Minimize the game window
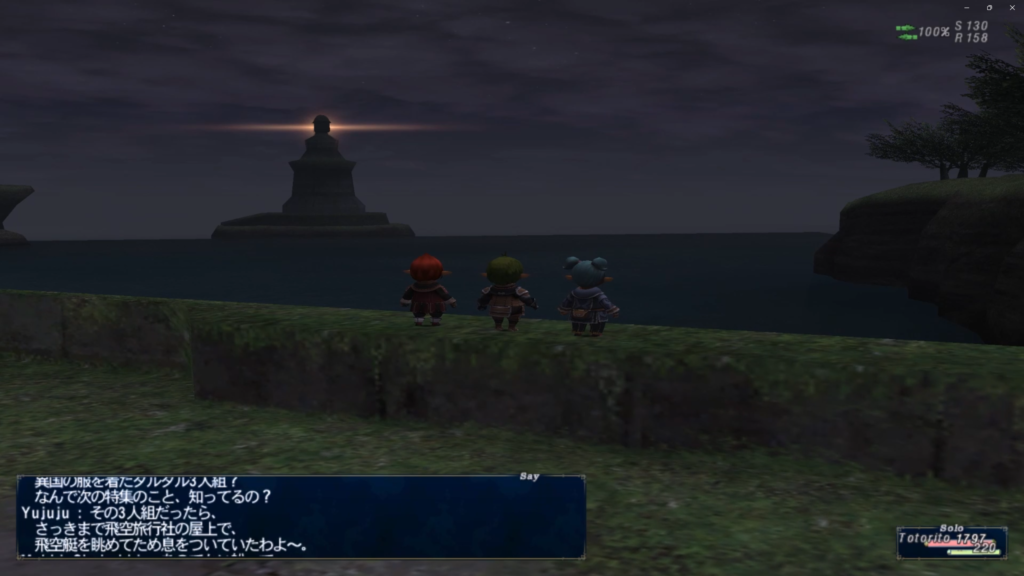 point(966,7)
